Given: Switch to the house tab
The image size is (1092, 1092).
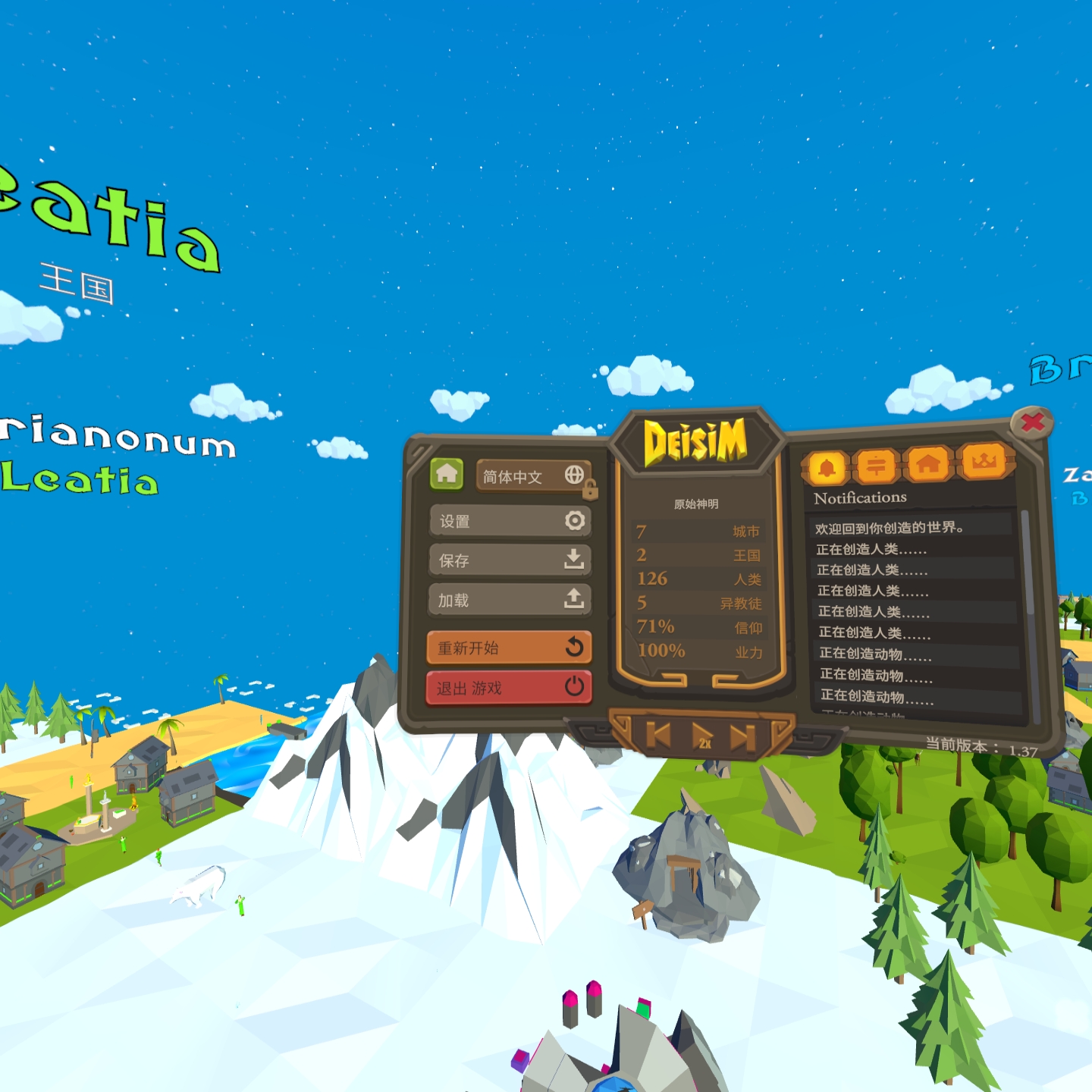Looking at the screenshot, I should coord(928,463).
